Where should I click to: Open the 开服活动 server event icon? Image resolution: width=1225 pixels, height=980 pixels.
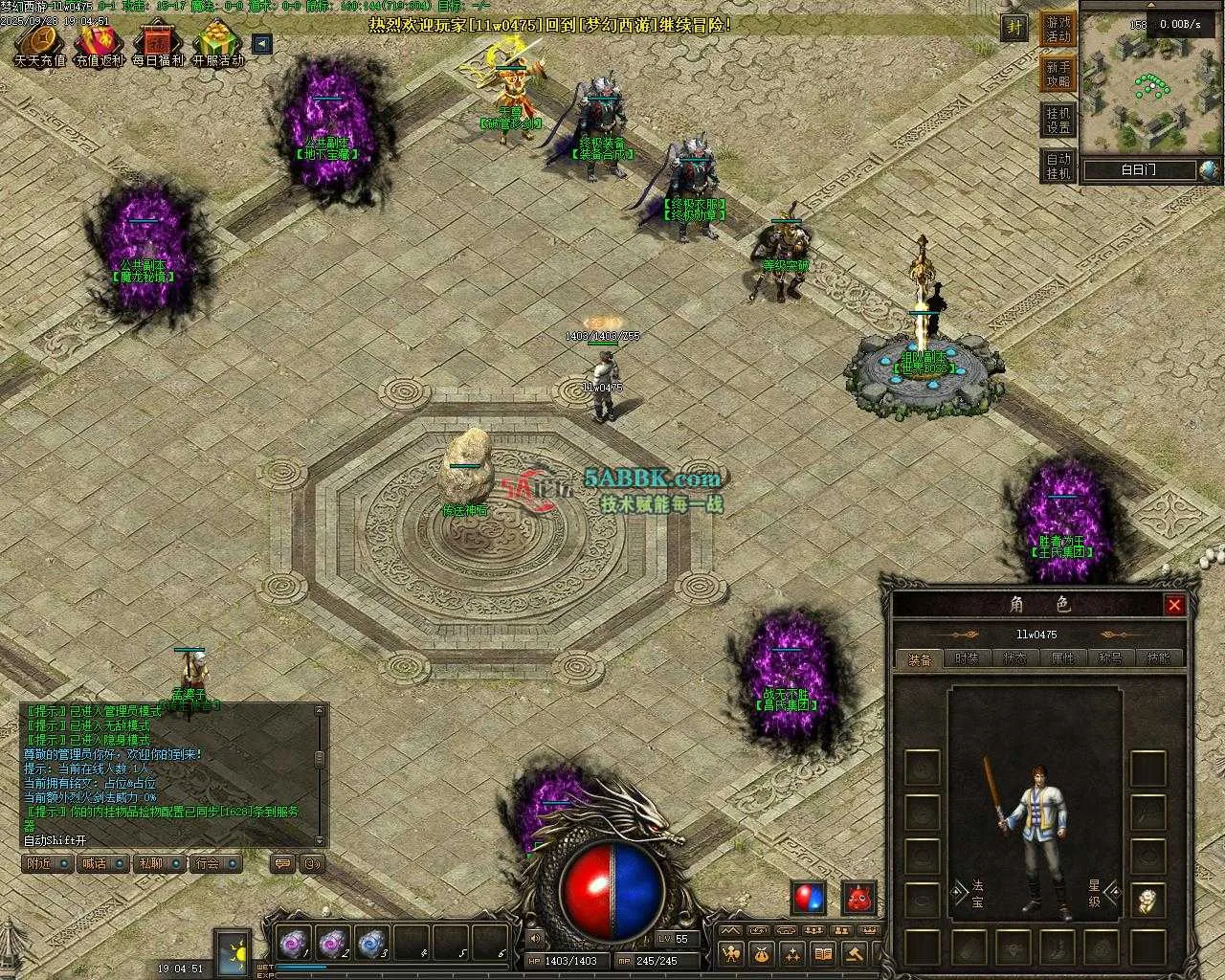218,44
